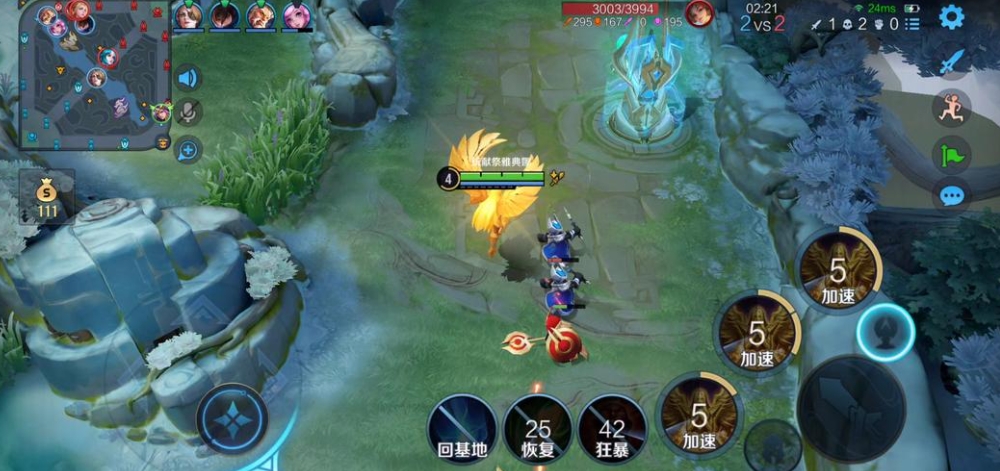Click the blue sword signal icon

click(x=951, y=62)
